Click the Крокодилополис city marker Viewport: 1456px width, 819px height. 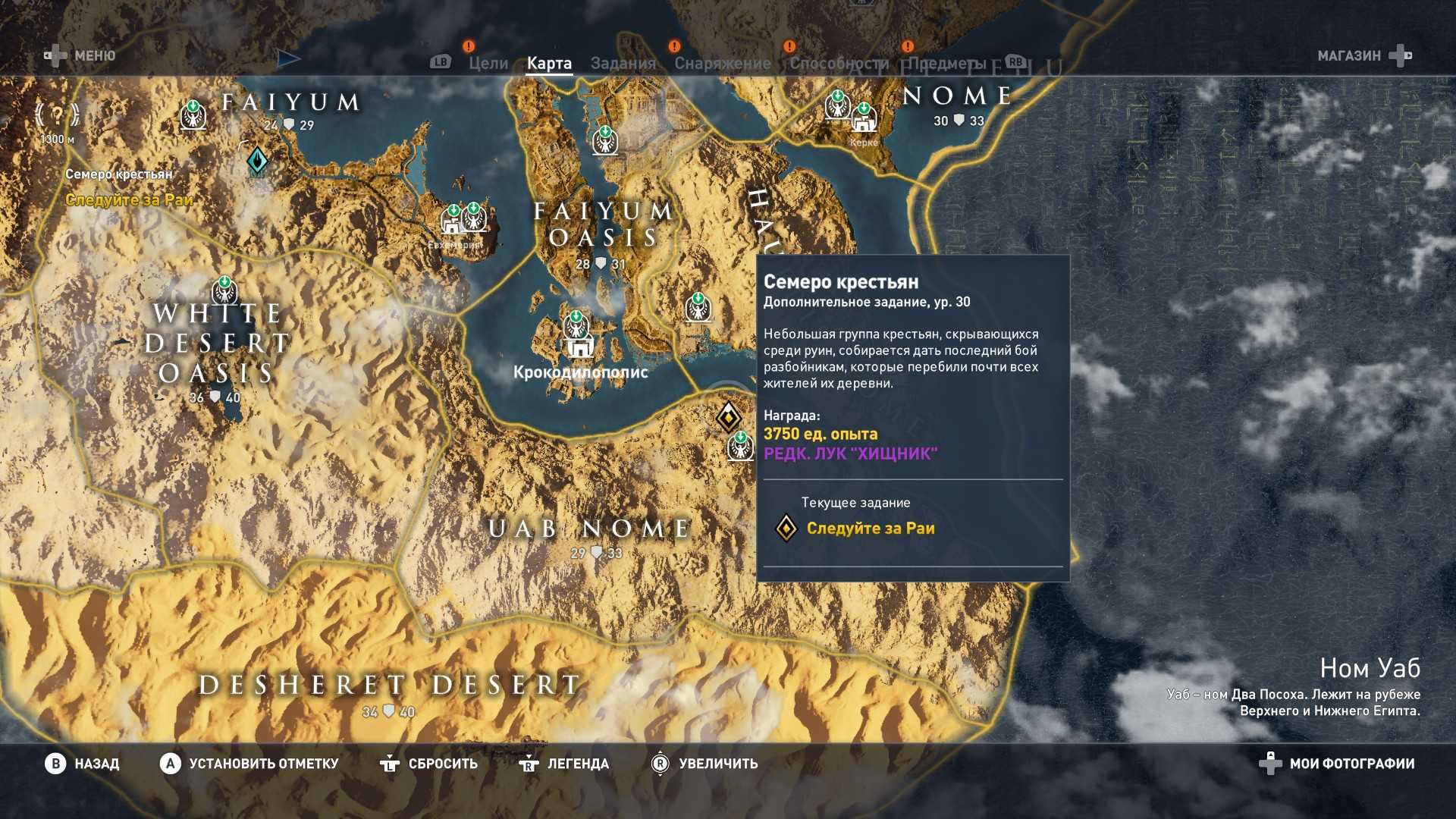click(581, 348)
